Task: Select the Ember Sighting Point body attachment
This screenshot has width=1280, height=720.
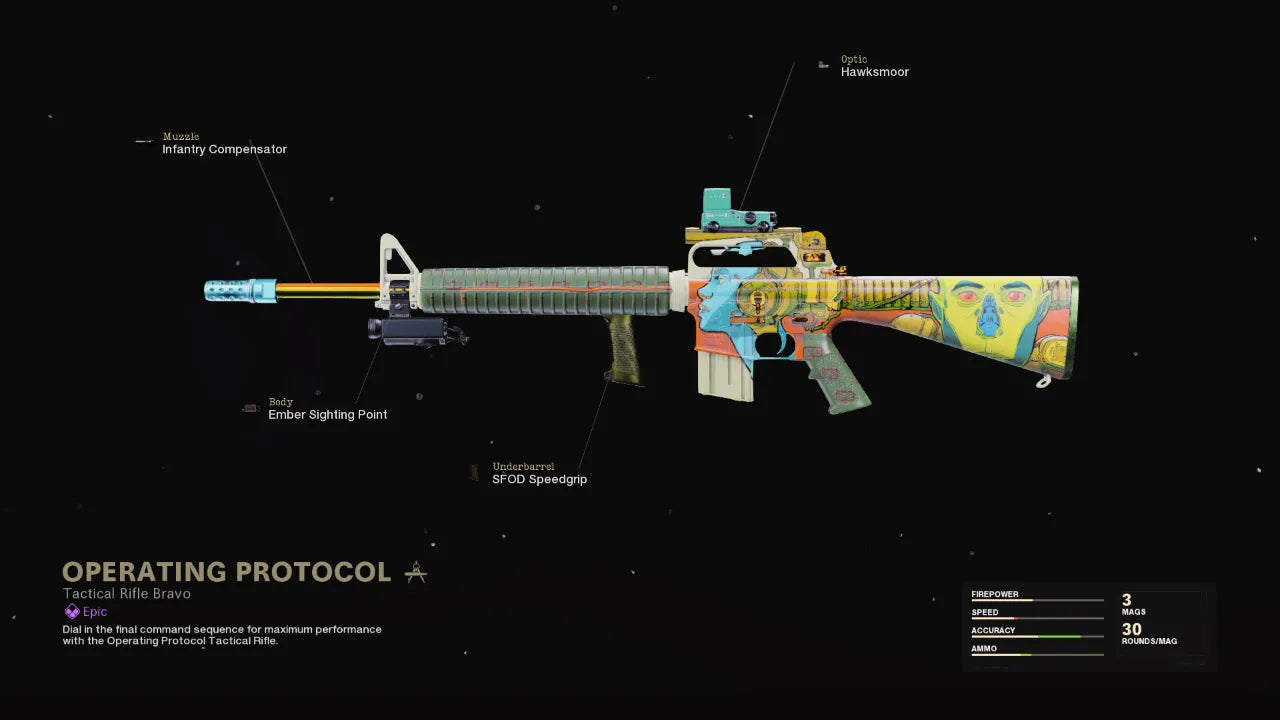Action: coord(327,415)
